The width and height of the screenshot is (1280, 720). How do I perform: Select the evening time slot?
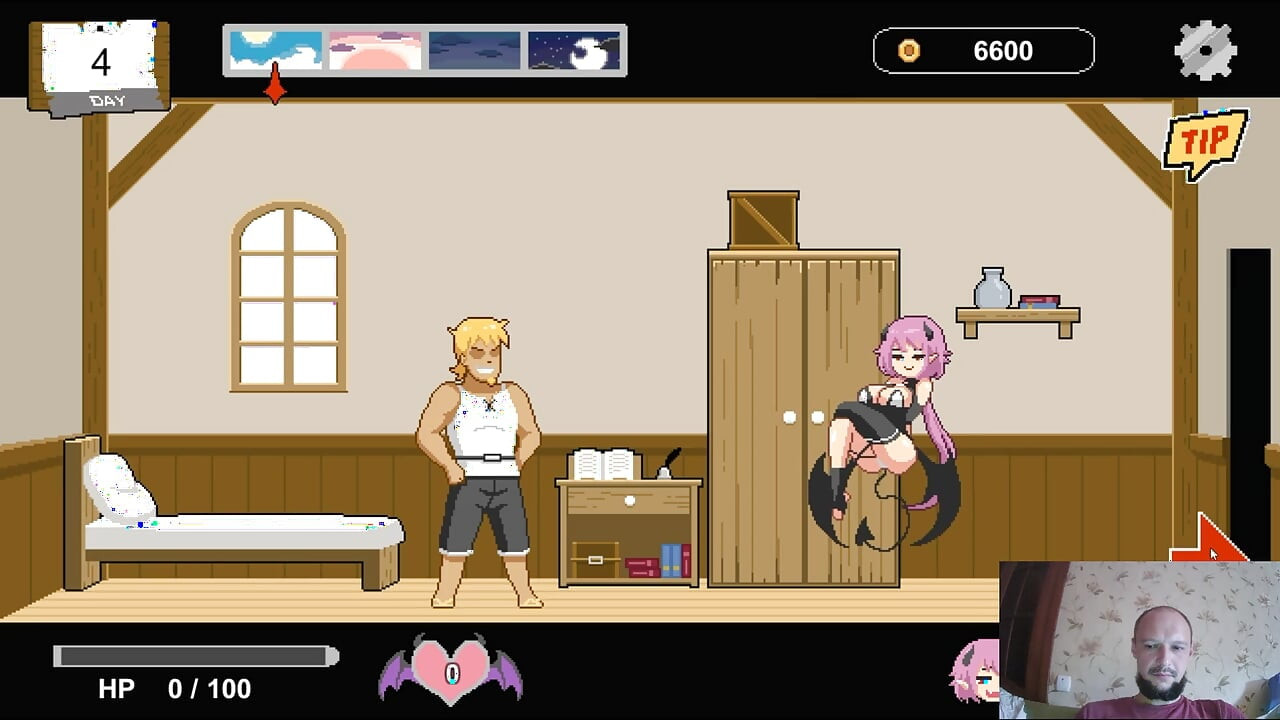(473, 49)
